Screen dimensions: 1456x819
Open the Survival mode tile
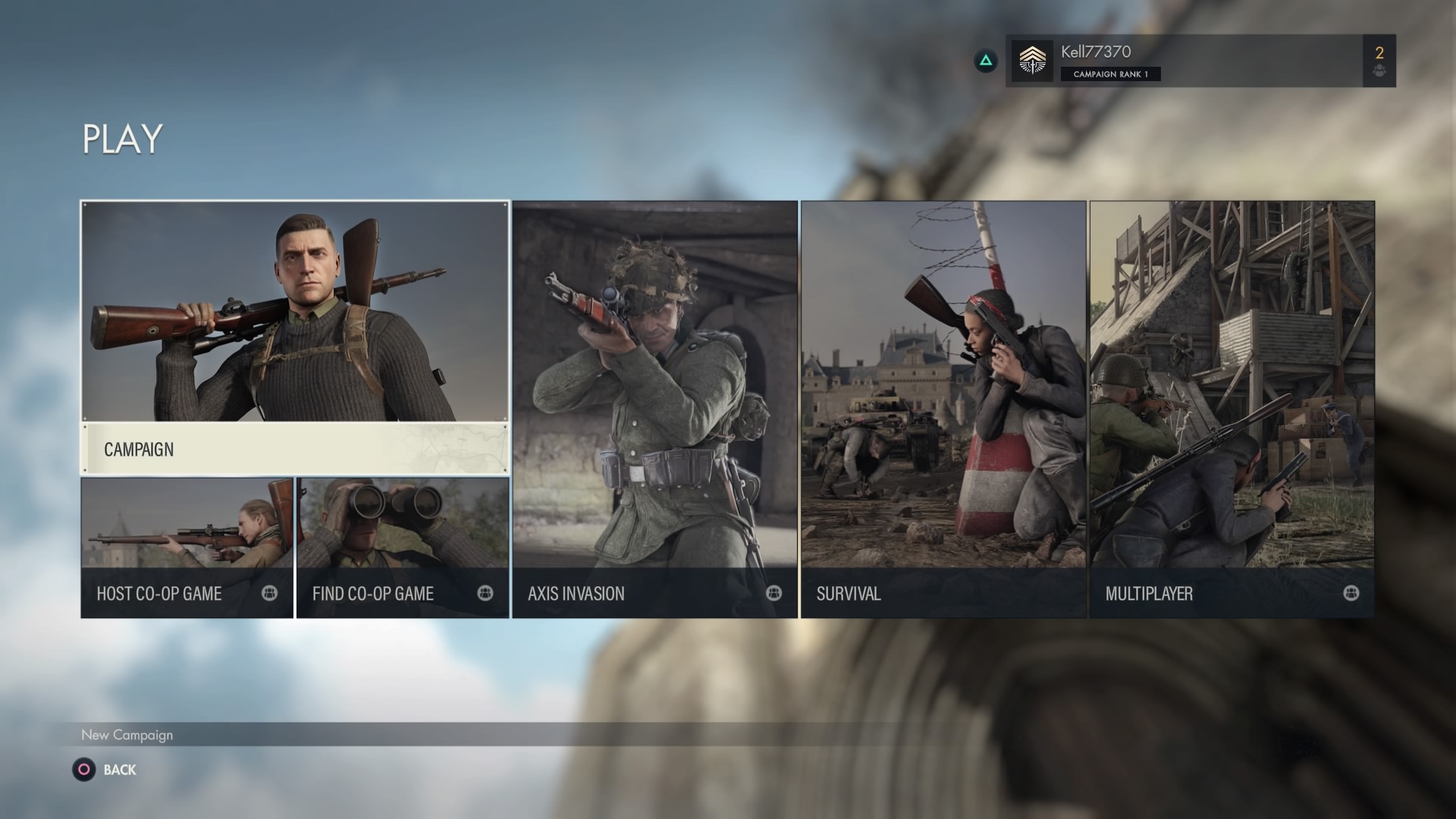[x=943, y=409]
